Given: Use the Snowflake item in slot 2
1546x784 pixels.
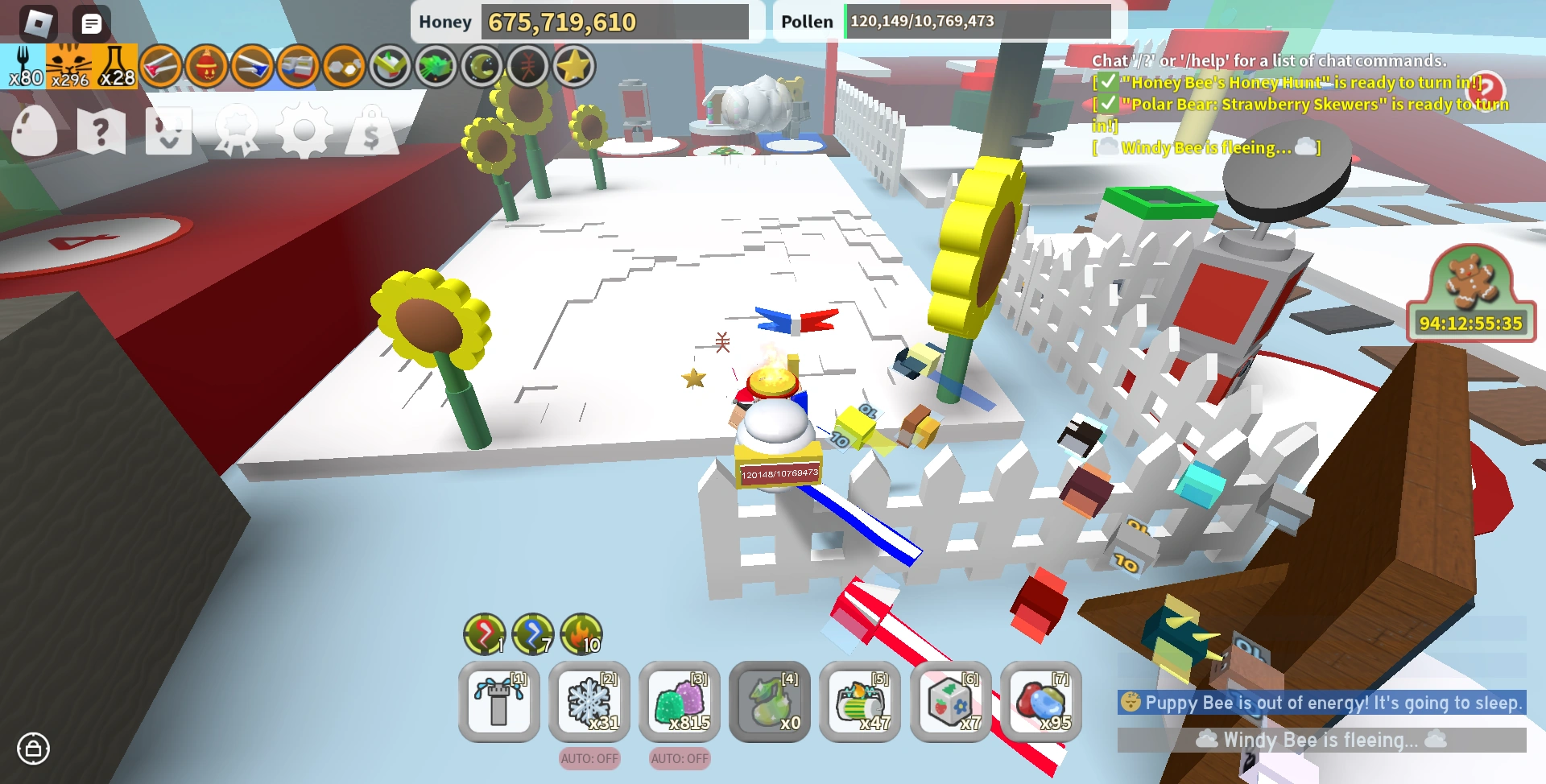Looking at the screenshot, I should tap(589, 702).
